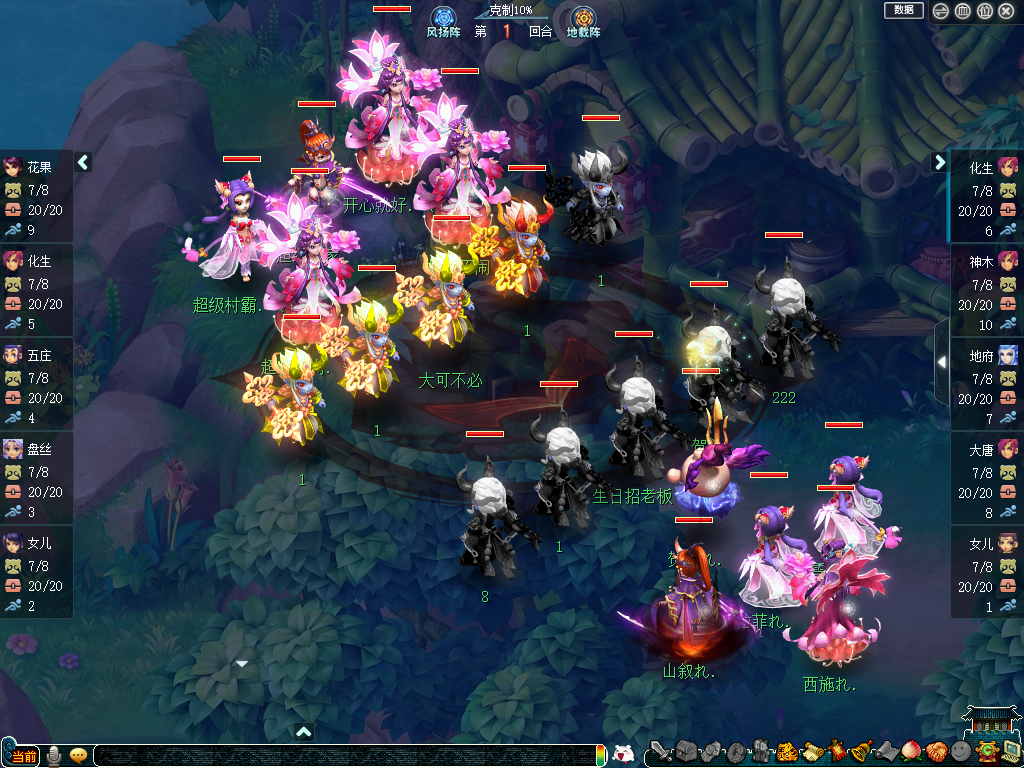Open the peach icon in the toolbar

point(910,750)
